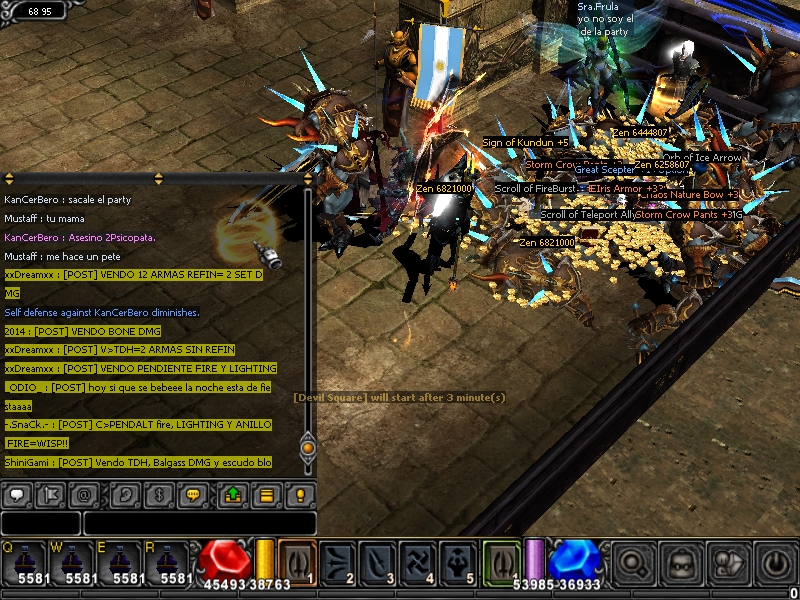The image size is (800, 600).
Task: Open the yellow speech bubble chat option
Action: [x=193, y=495]
